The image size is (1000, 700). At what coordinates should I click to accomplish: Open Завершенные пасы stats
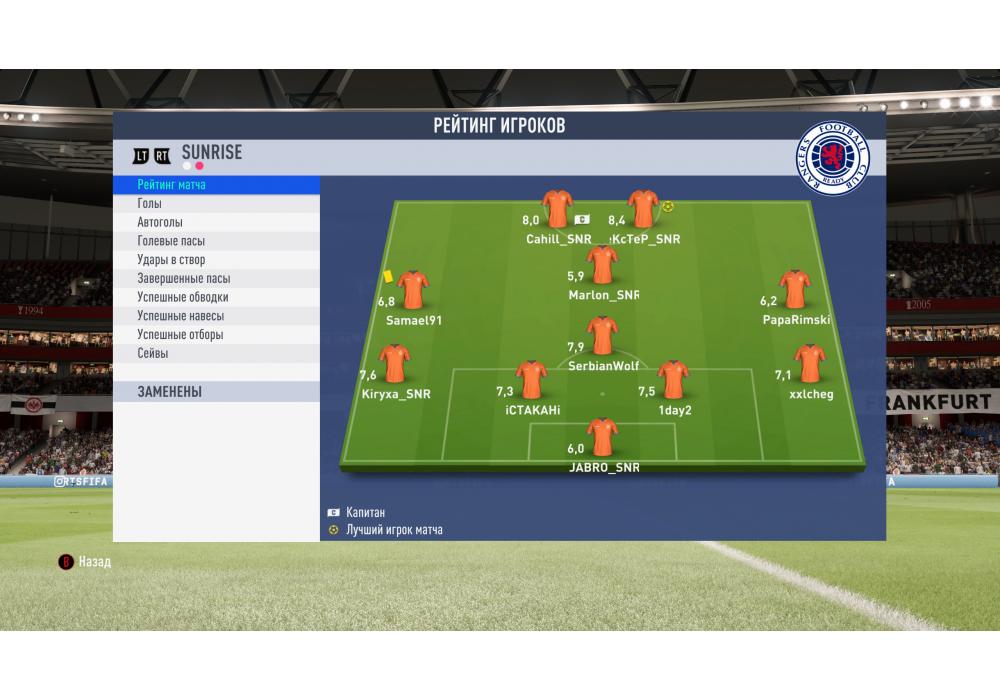[216, 279]
